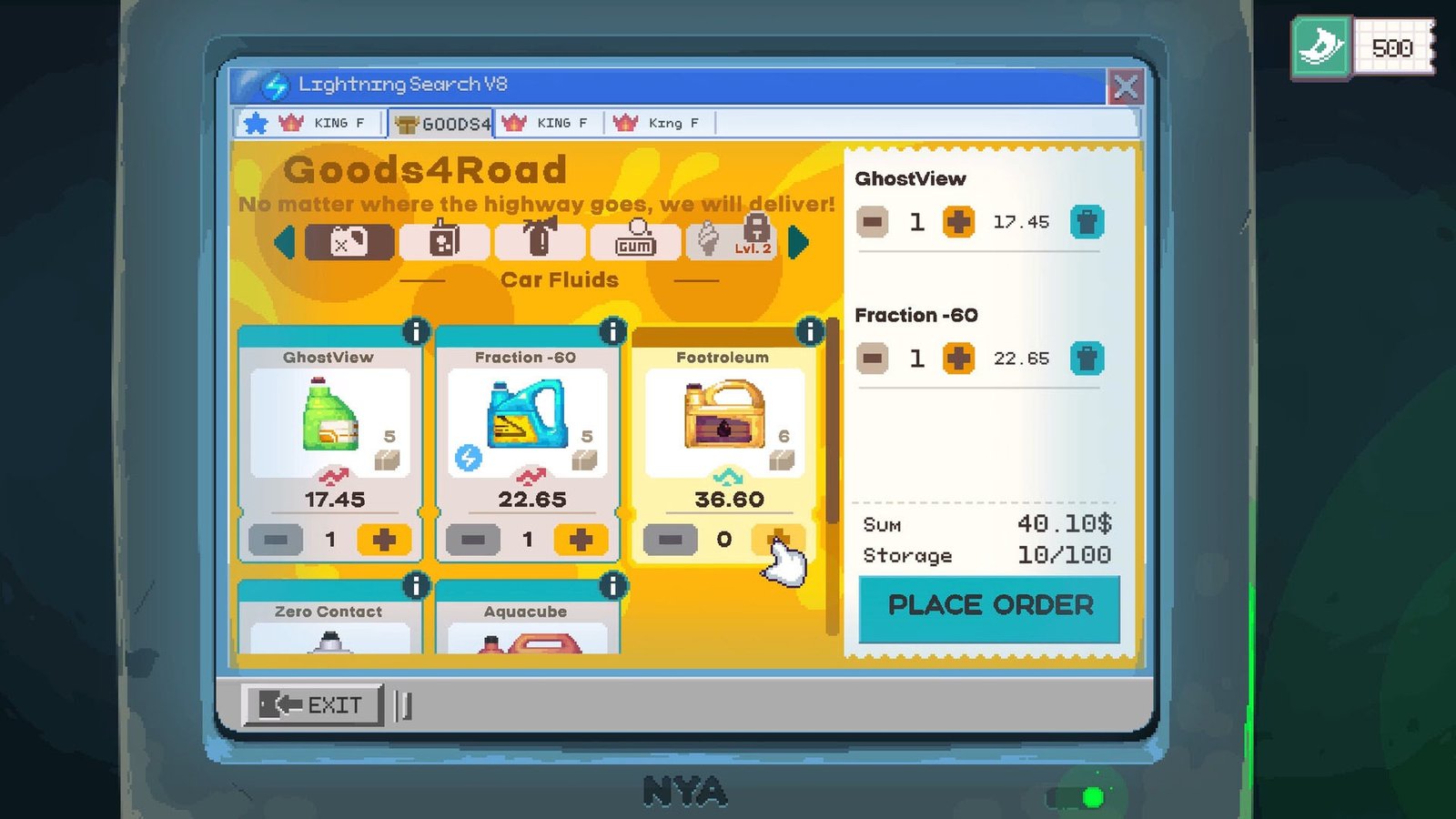The width and height of the screenshot is (1456, 819).
Task: Click the info button on the GhostView card
Action: 416,332
